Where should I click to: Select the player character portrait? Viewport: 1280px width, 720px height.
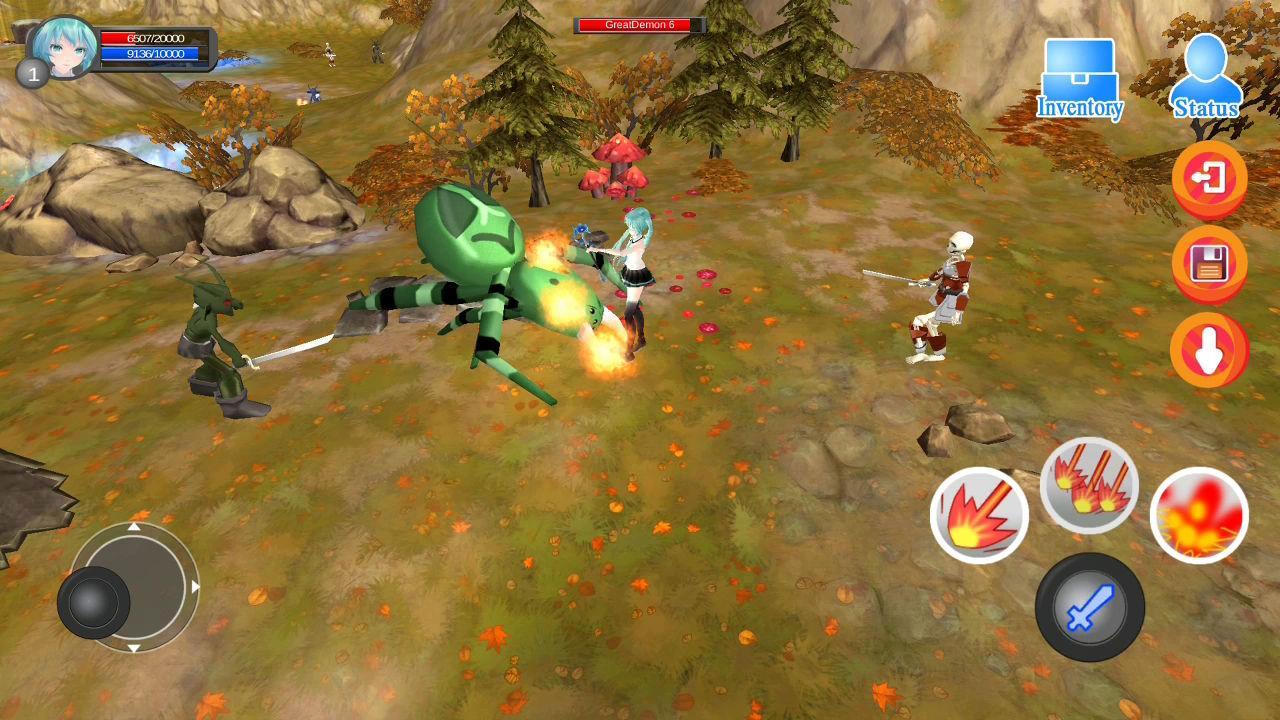(62, 46)
